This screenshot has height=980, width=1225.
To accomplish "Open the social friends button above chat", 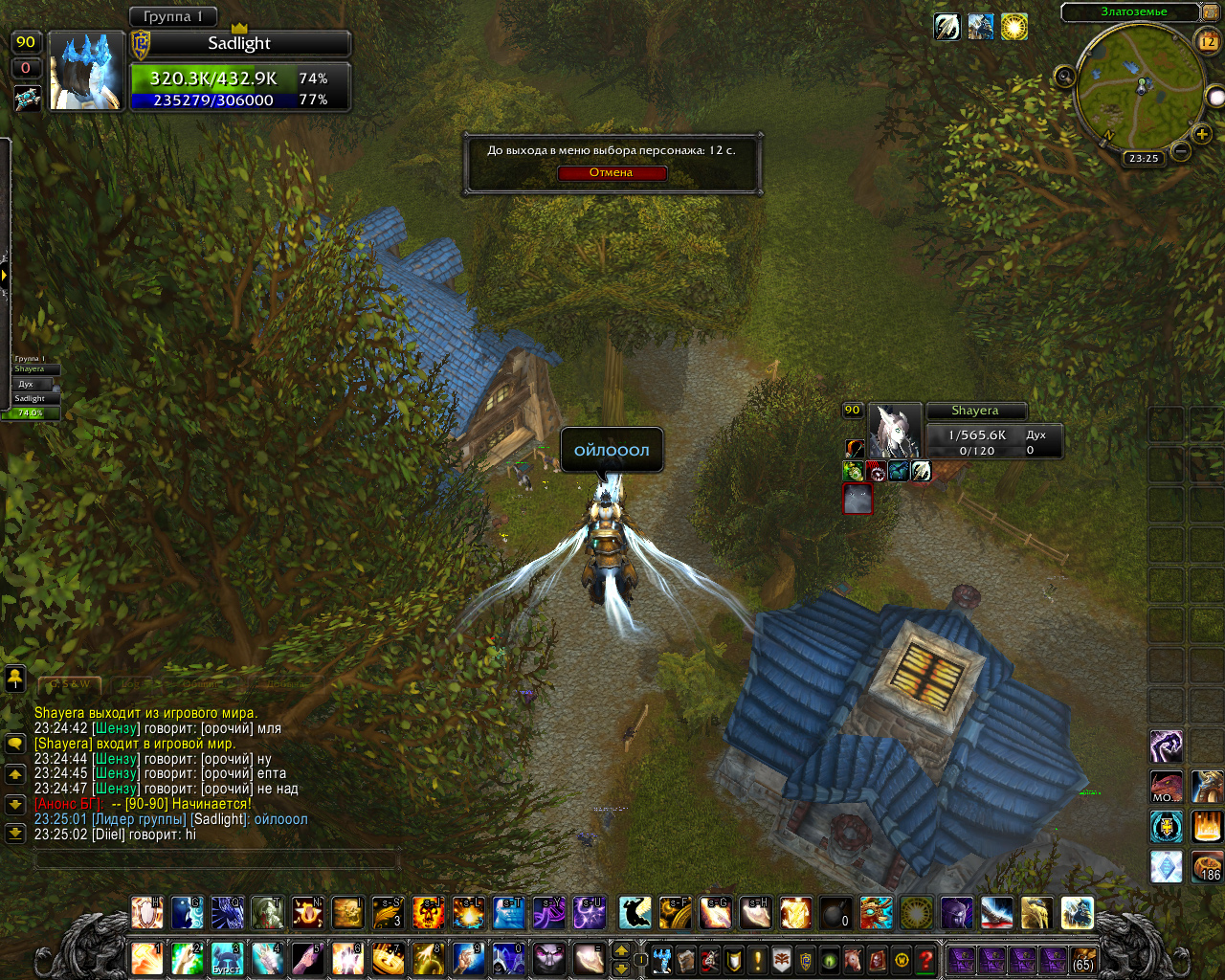I will (x=15, y=679).
